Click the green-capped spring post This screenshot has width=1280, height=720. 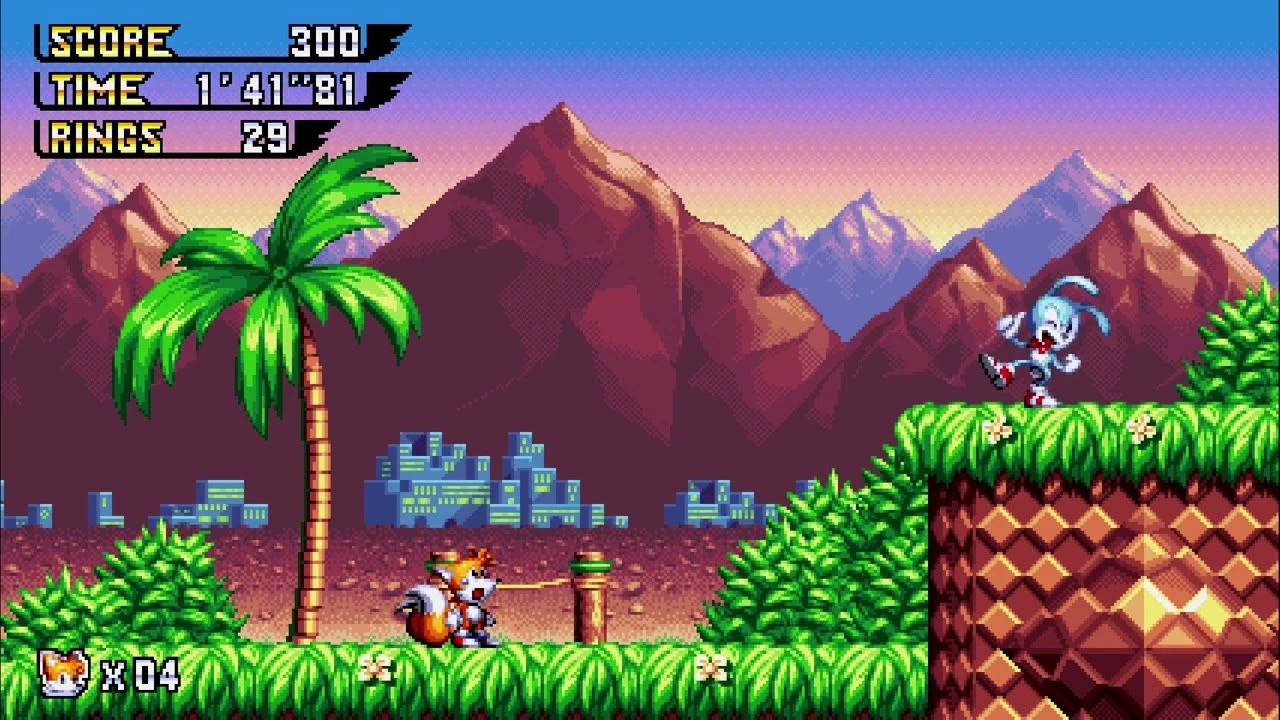click(590, 590)
